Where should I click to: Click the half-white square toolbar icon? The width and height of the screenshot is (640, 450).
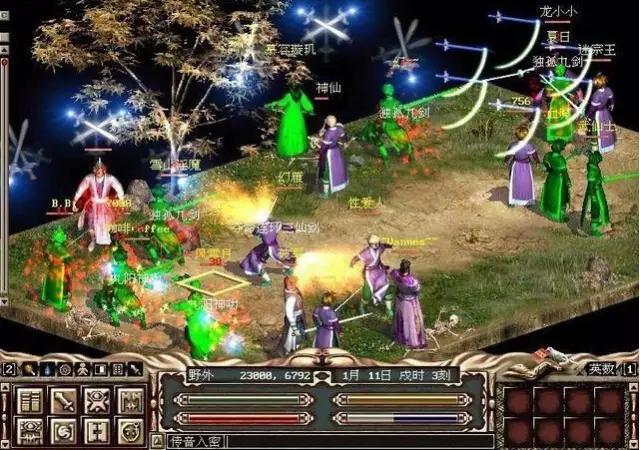(100, 369)
